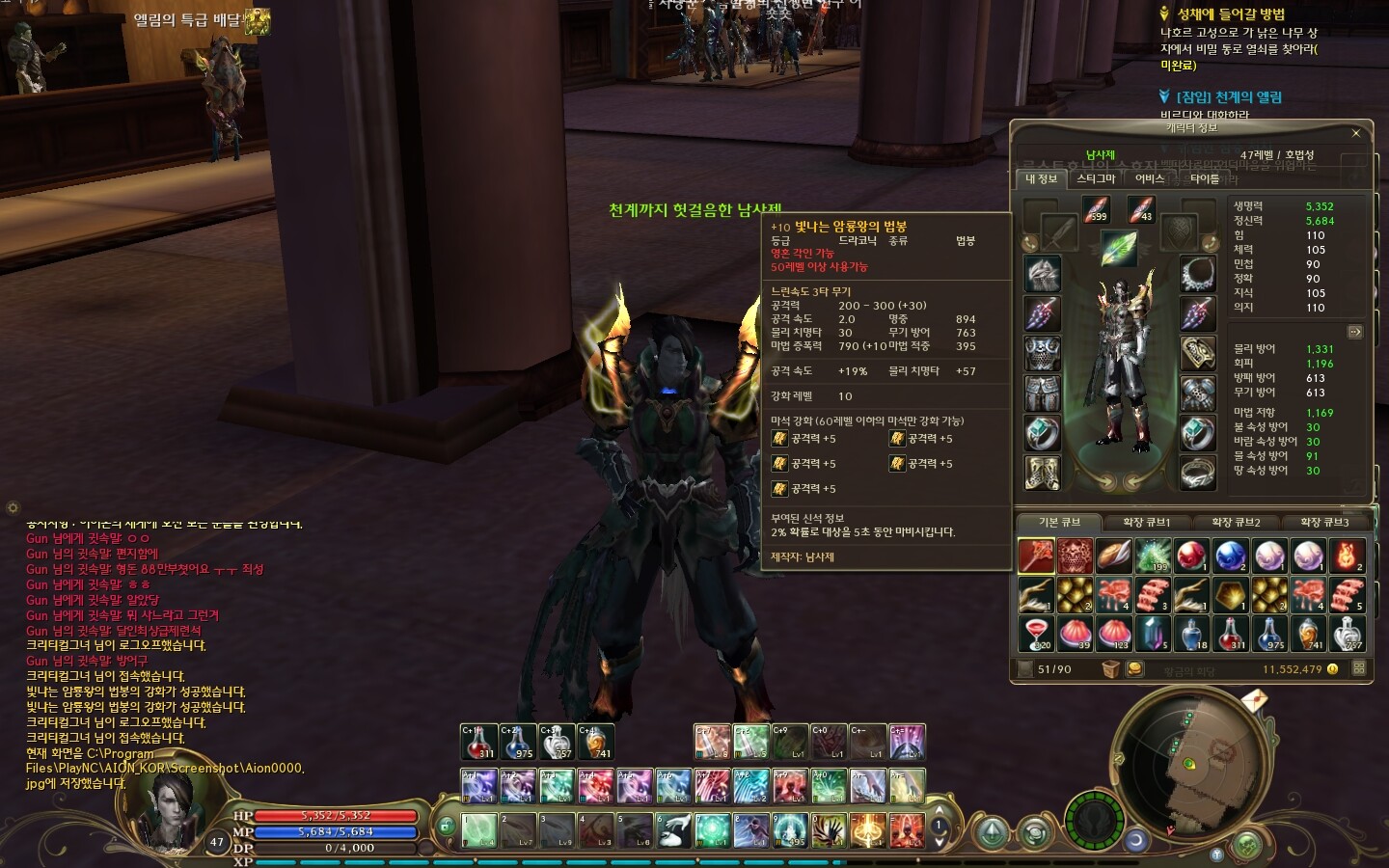Switch to the 스티그마 tab

coord(1096,178)
